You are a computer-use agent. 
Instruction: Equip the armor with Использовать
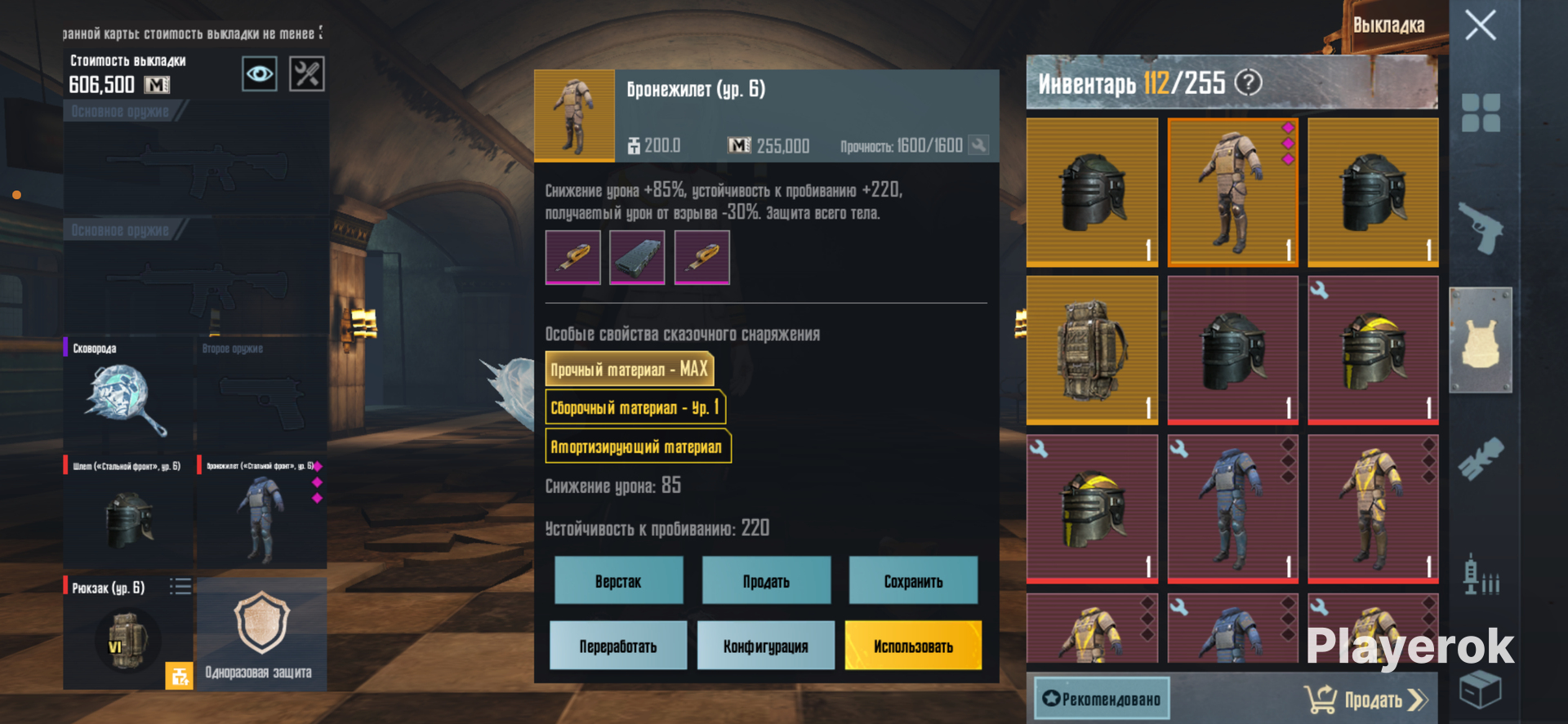point(913,646)
